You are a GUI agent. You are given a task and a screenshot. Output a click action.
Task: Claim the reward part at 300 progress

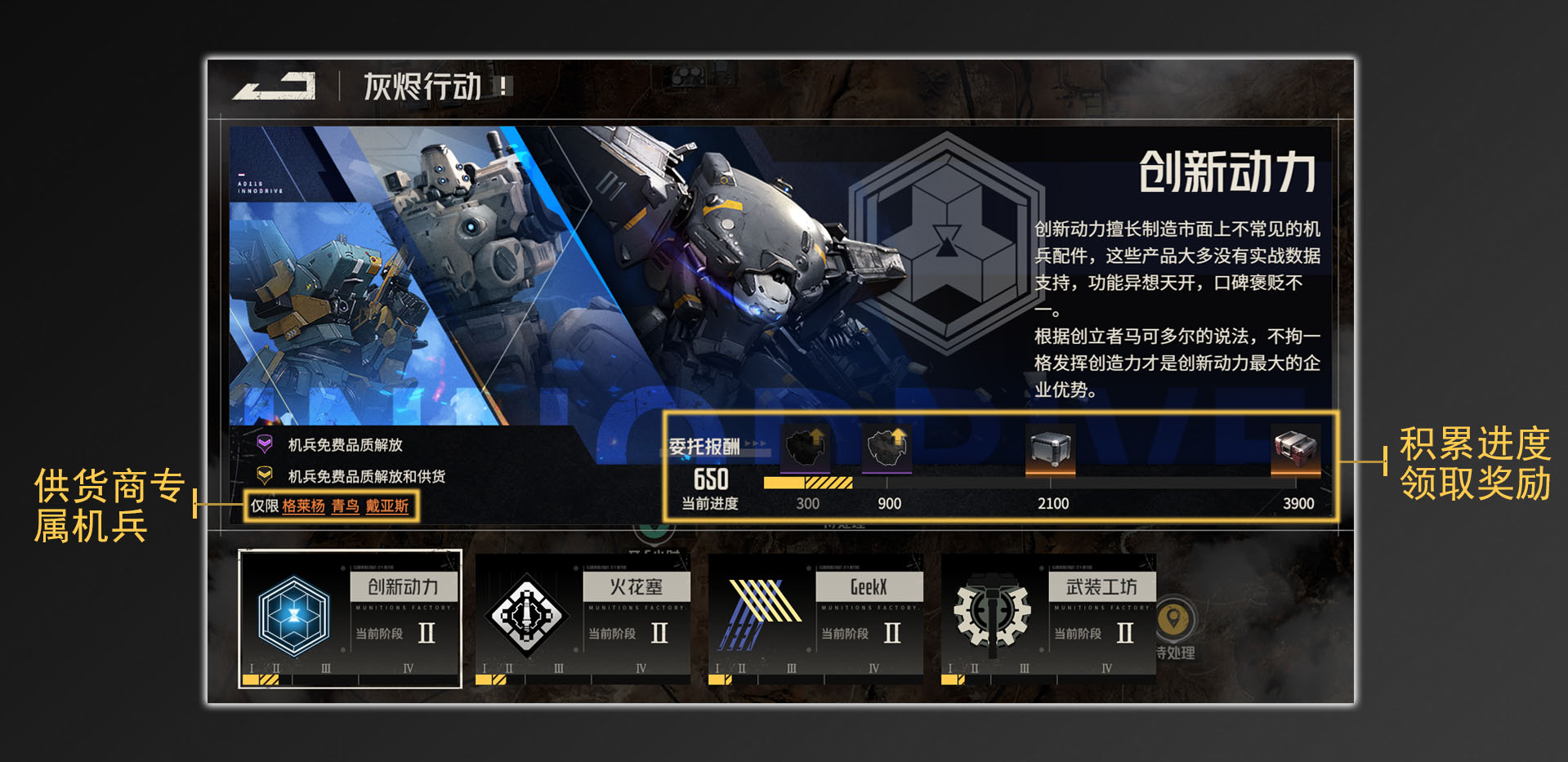coord(805,449)
